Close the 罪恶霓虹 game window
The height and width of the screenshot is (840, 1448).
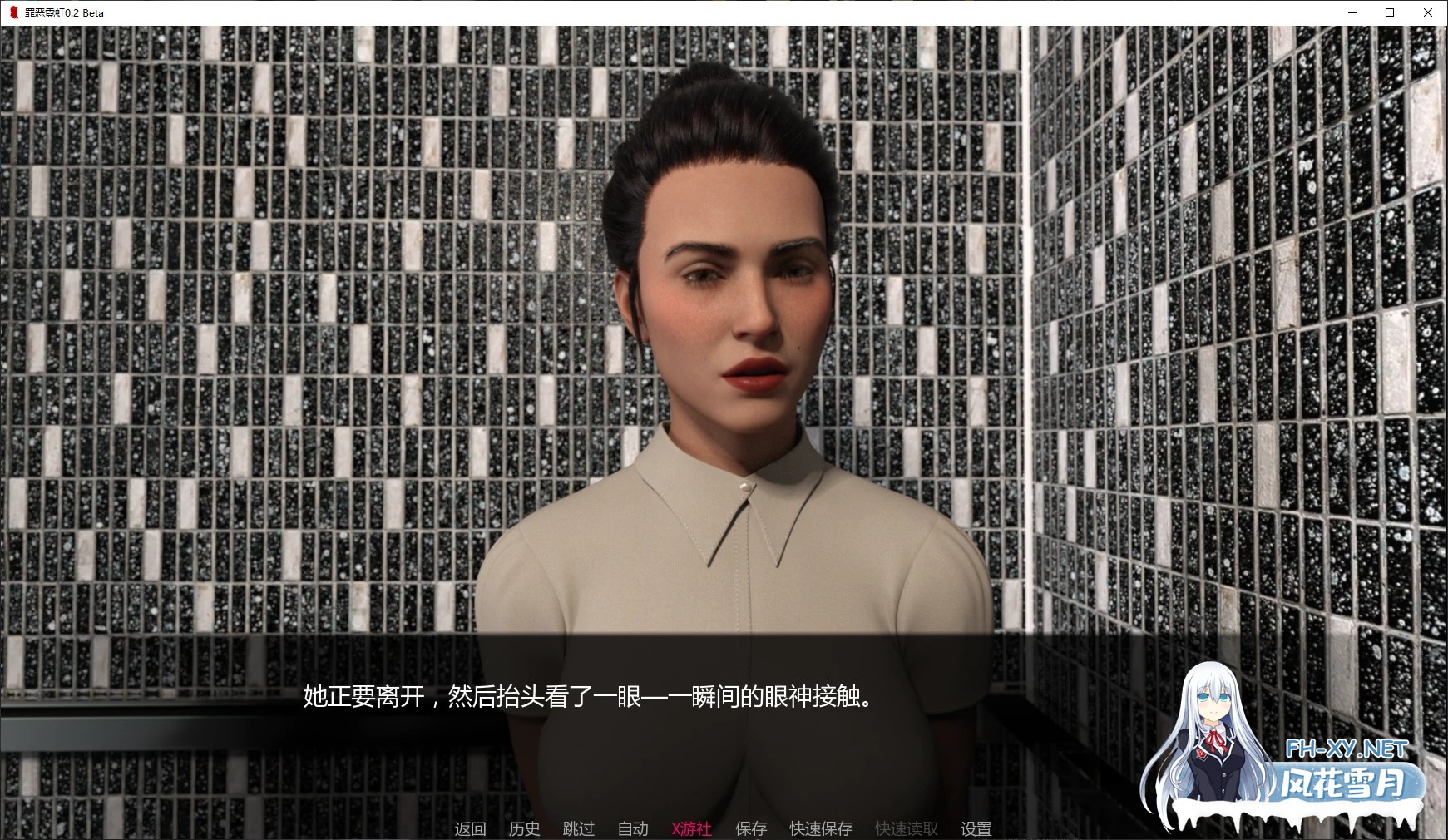coord(1429,12)
